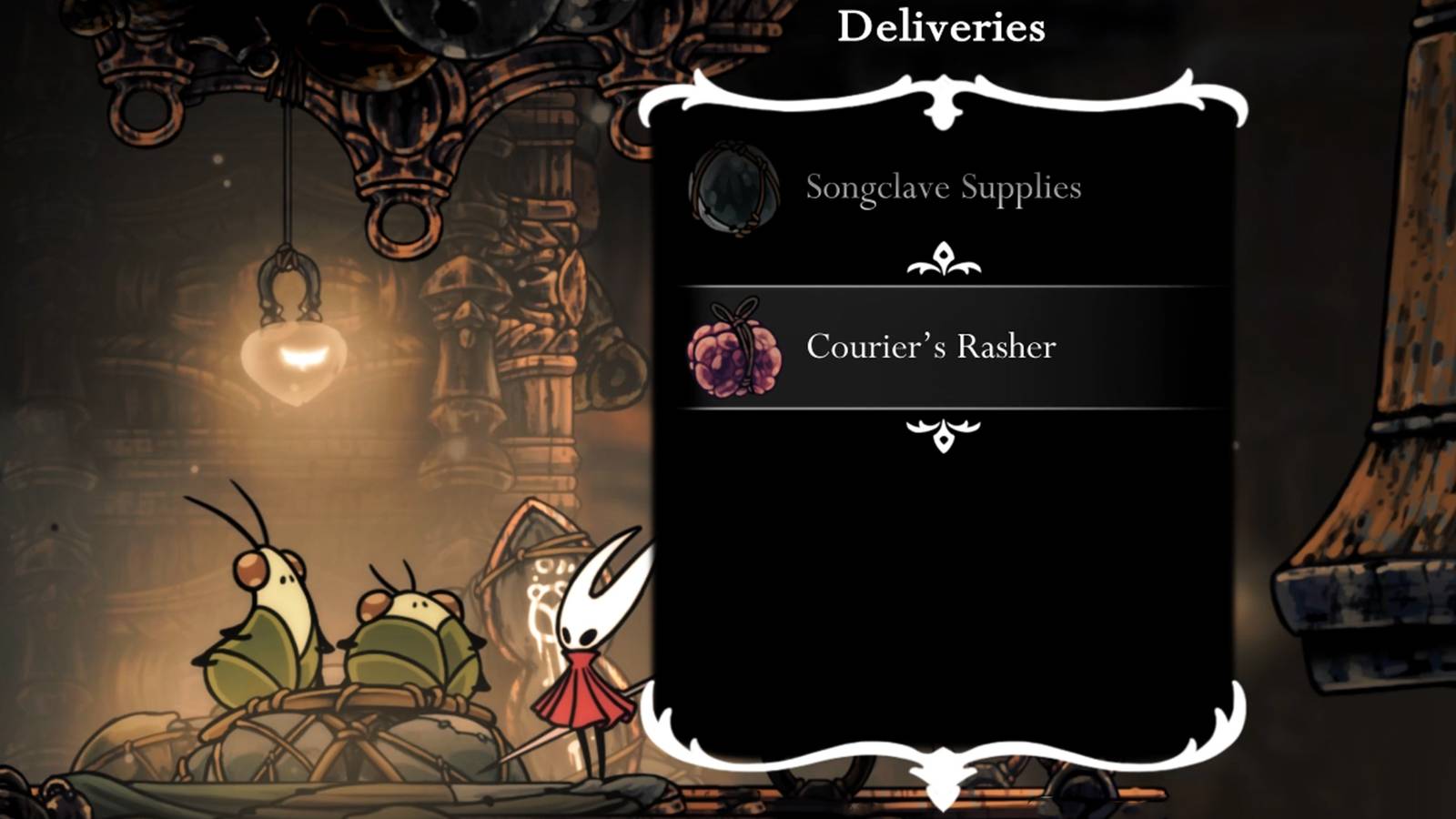
Task: Click the decorative crest atop the Deliveries panel
Action: click(942, 100)
